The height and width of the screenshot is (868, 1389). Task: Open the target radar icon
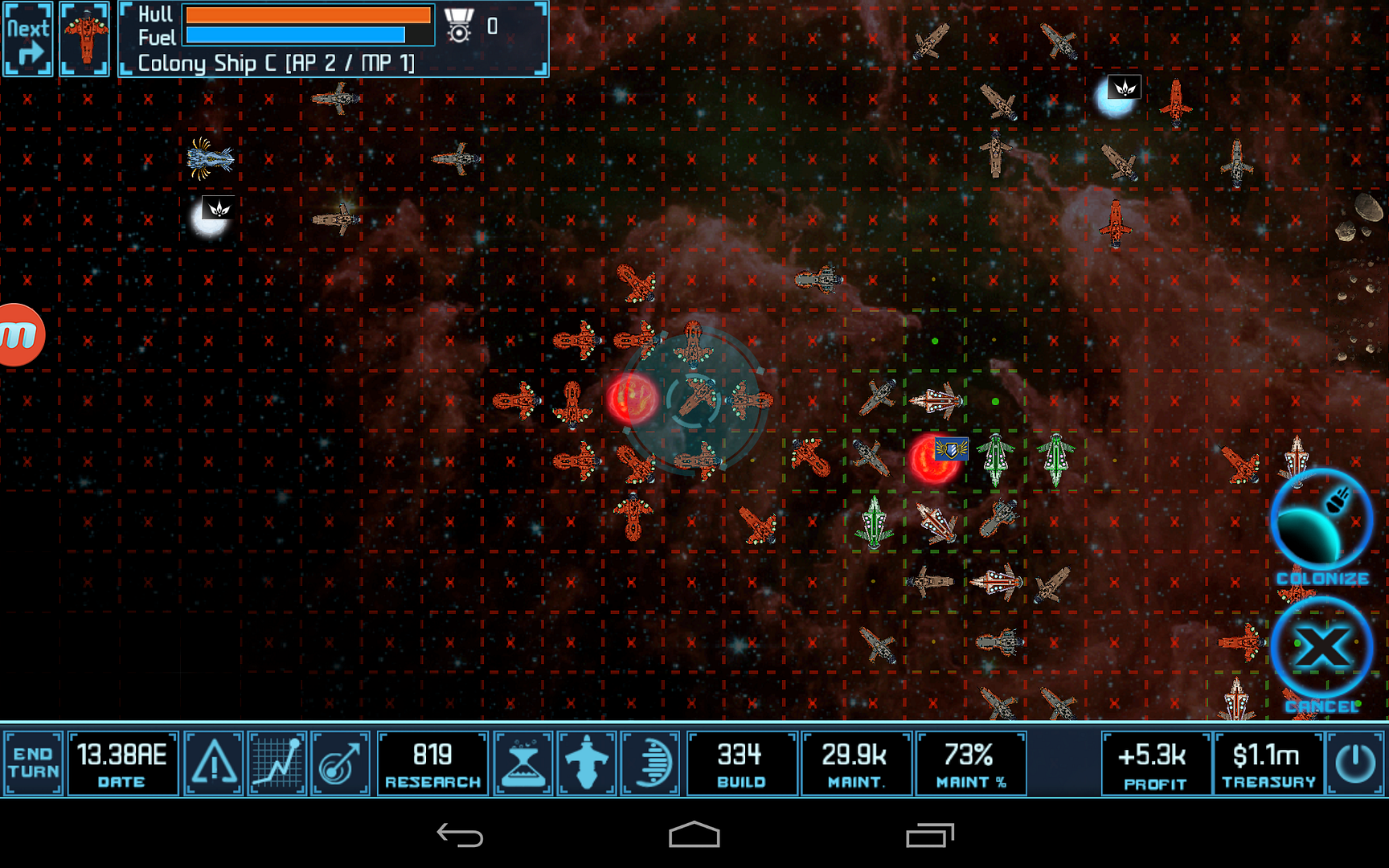tap(340, 762)
